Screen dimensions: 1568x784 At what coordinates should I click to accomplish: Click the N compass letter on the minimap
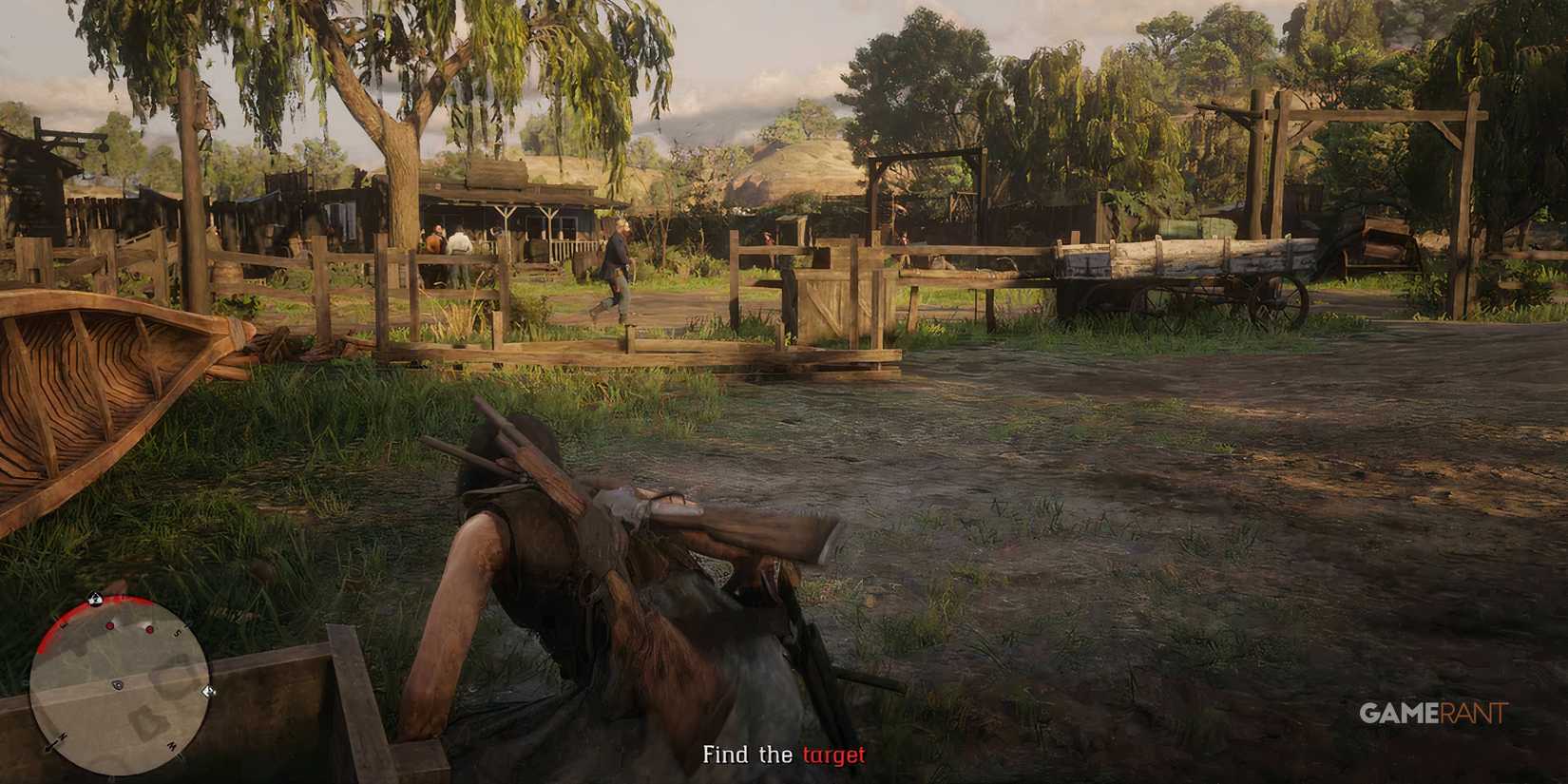pyautogui.click(x=62, y=736)
